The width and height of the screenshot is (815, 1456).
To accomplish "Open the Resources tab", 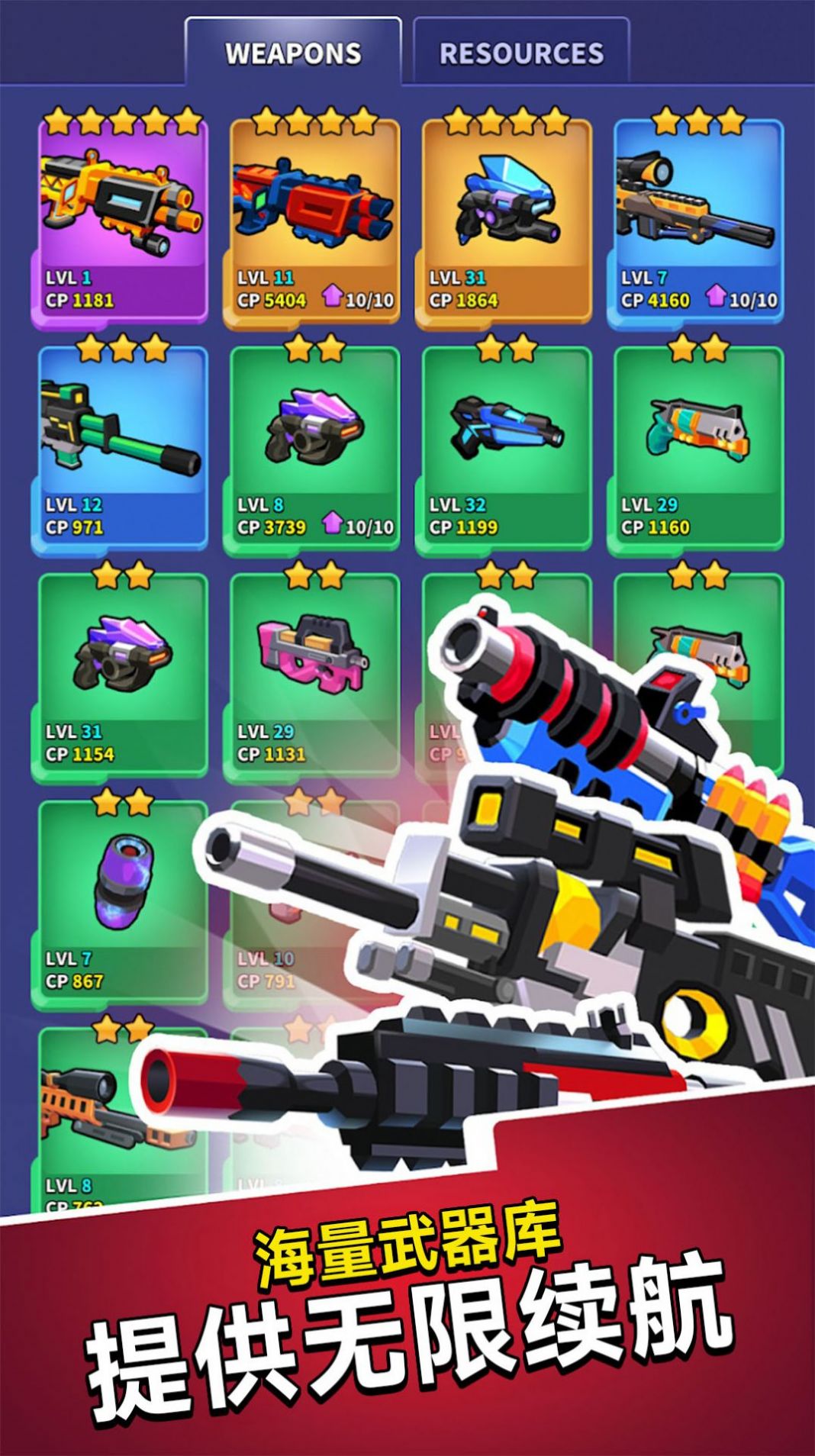I will pos(521,53).
